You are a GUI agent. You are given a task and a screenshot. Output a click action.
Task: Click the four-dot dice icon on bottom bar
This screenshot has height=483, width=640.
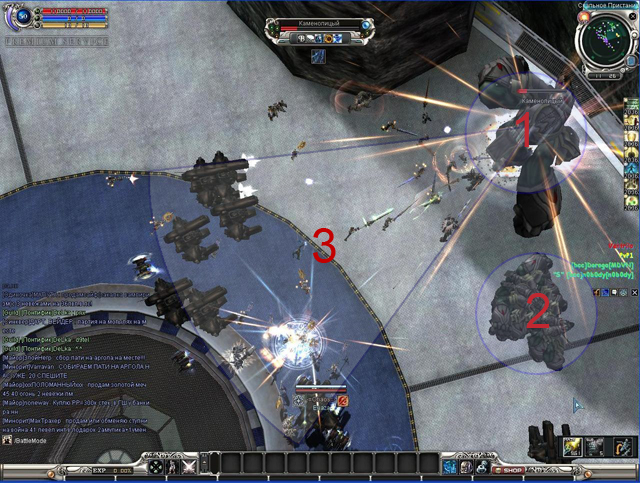pyautogui.click(x=157, y=466)
